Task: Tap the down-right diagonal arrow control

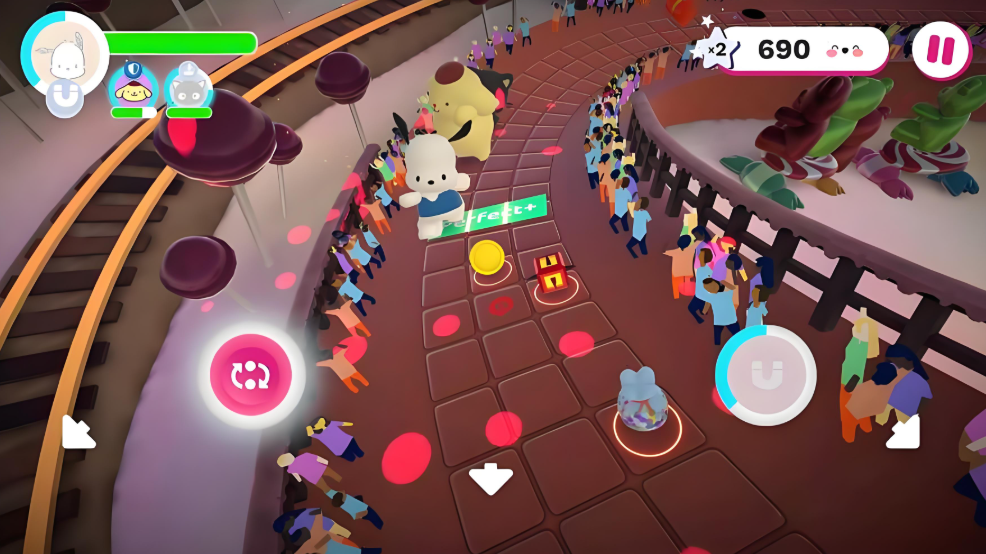Action: pyautogui.click(x=902, y=431)
